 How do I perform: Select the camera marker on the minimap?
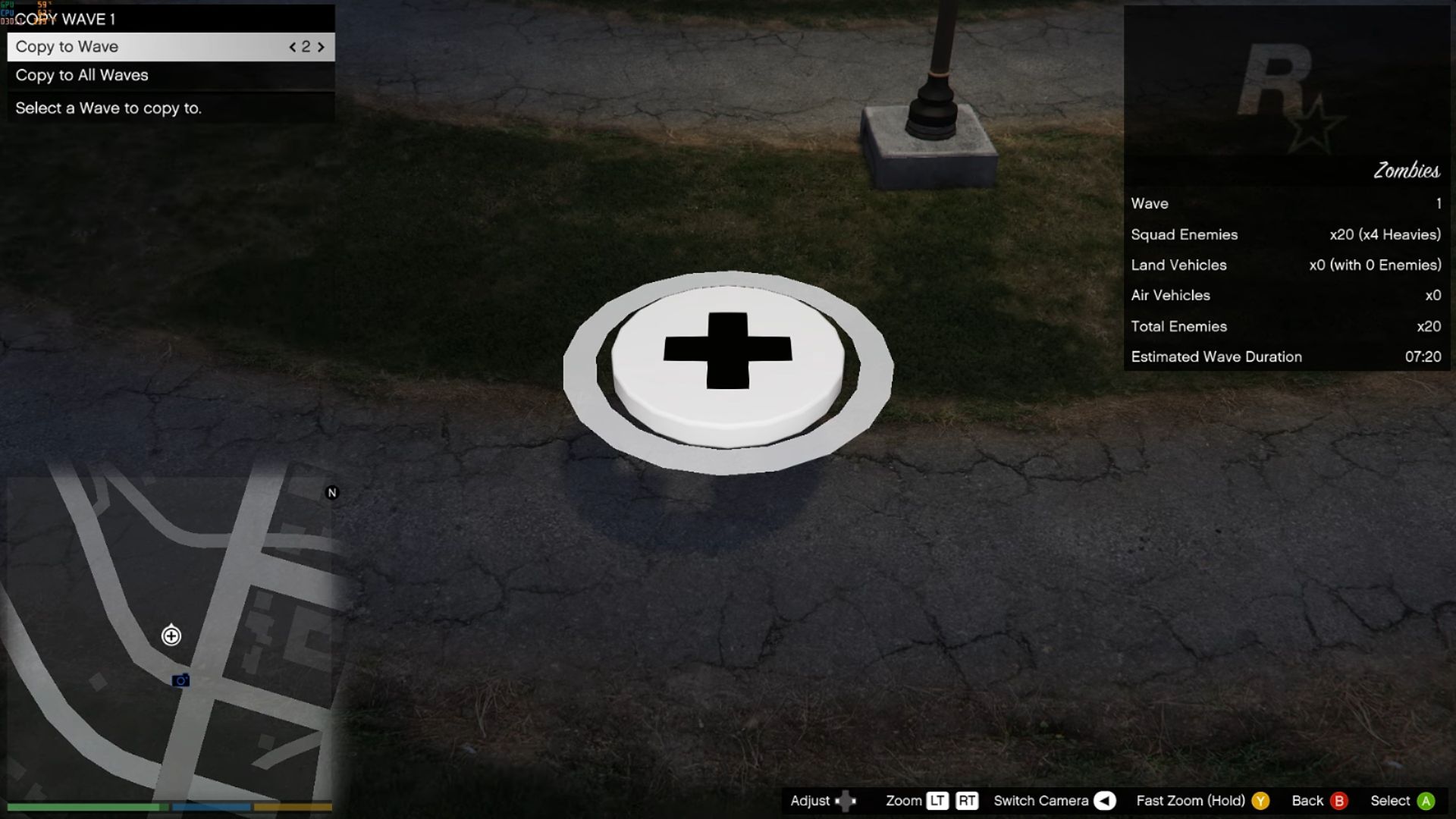180,680
